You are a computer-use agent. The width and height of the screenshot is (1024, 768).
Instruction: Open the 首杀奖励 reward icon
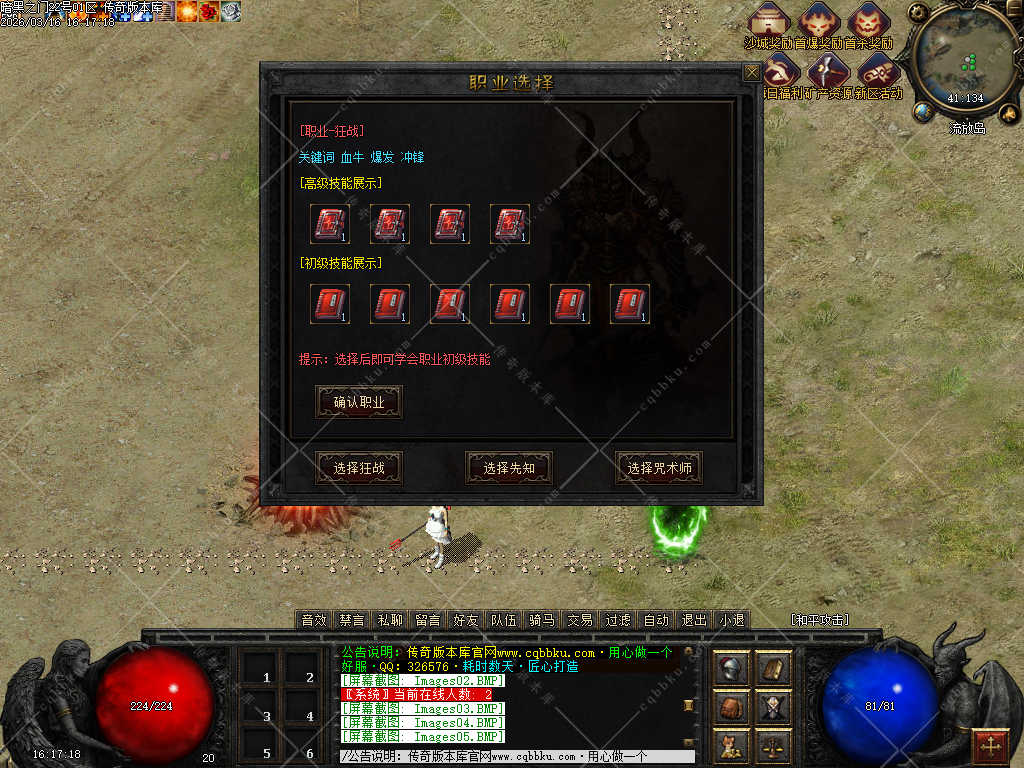pyautogui.click(x=868, y=22)
